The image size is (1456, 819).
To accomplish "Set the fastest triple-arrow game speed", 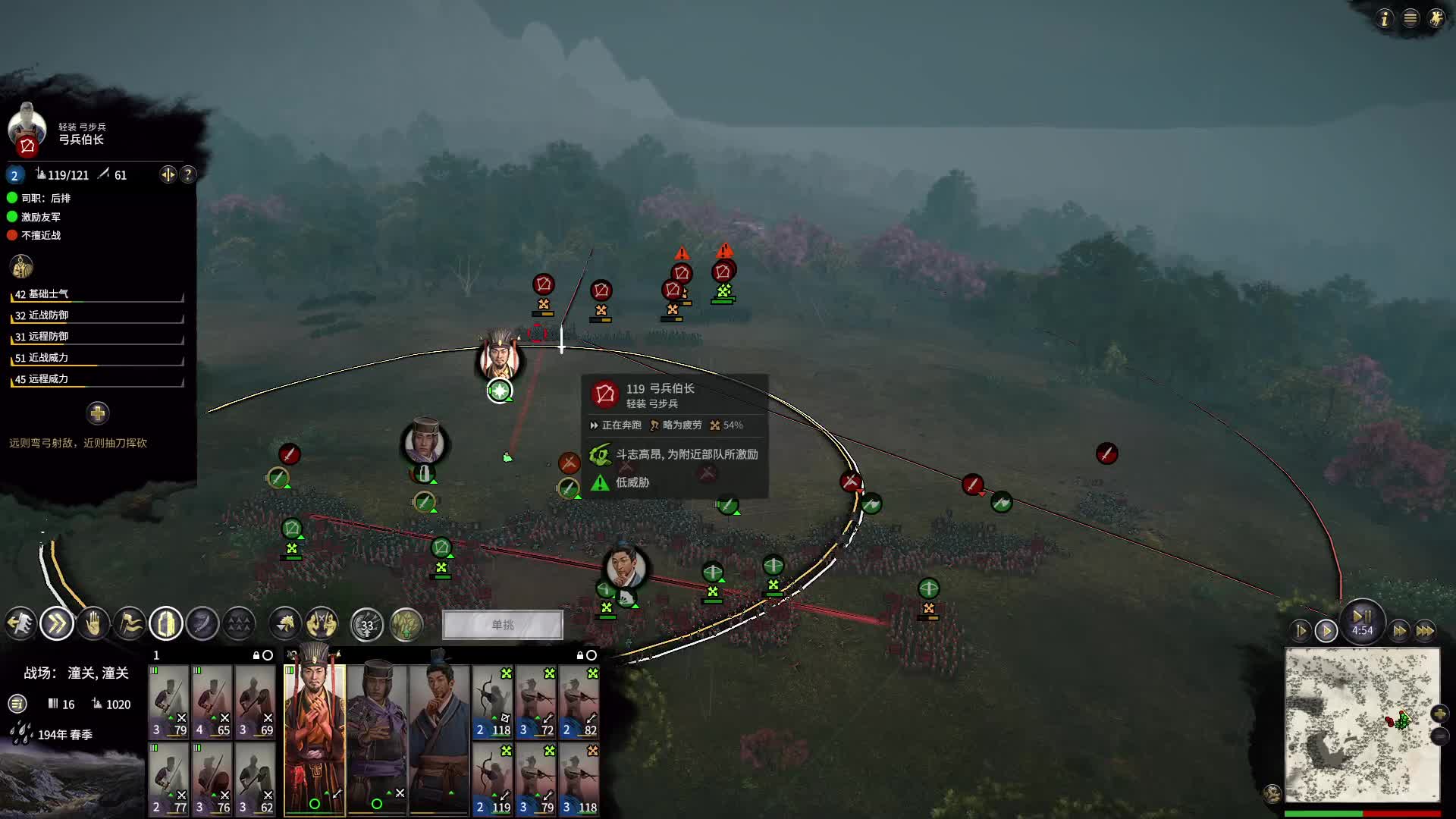I will (x=1425, y=631).
